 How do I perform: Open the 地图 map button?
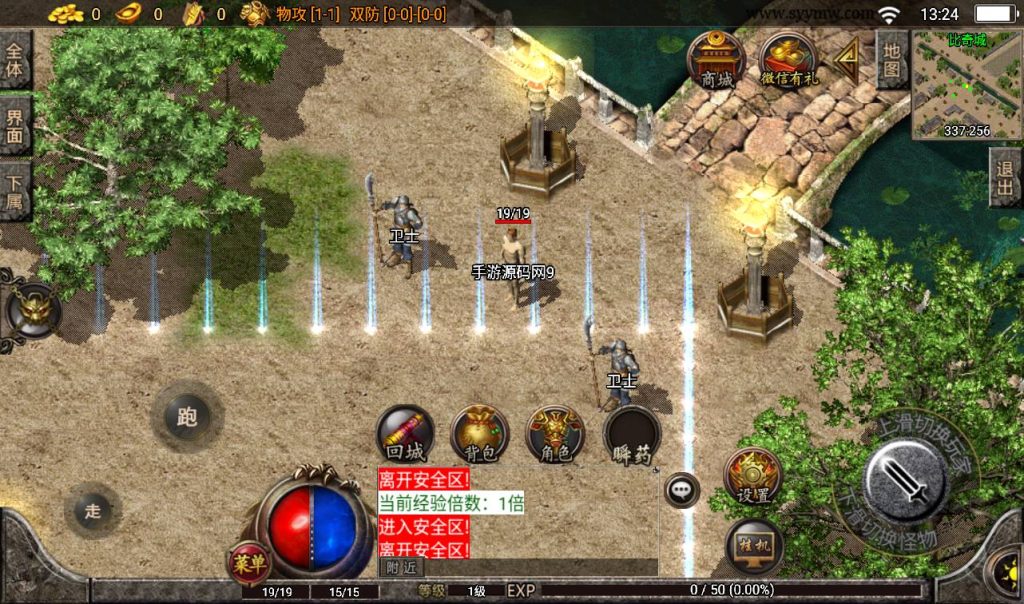pos(892,60)
